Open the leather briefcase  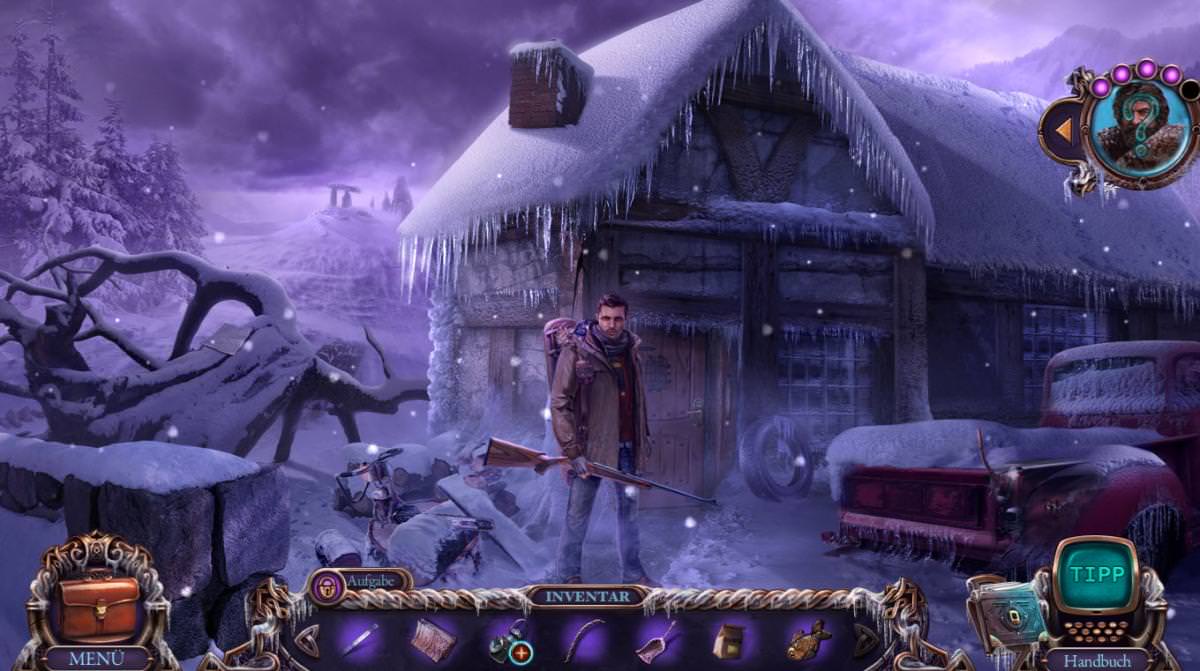[x=97, y=607]
